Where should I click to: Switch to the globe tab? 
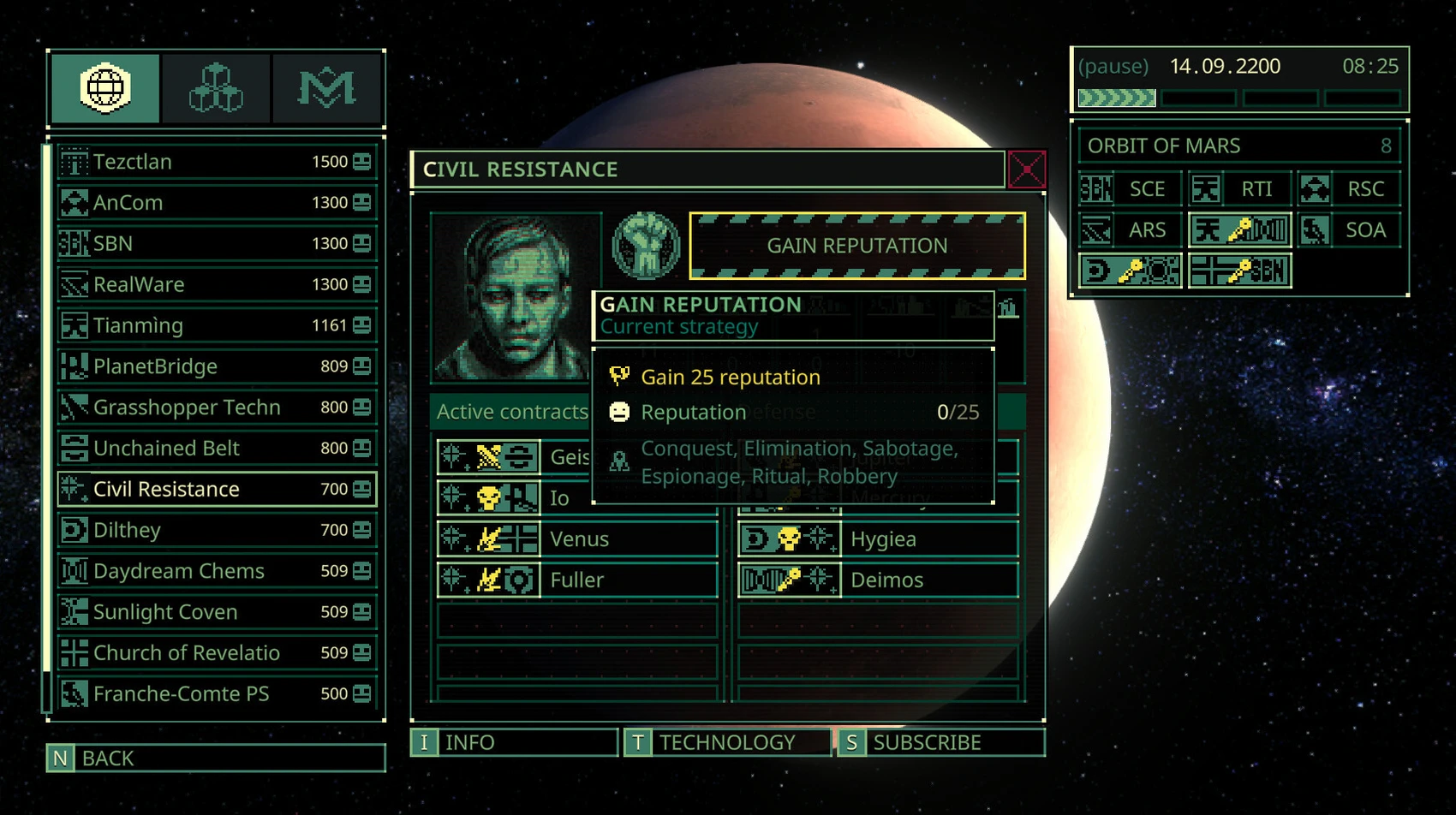point(105,88)
